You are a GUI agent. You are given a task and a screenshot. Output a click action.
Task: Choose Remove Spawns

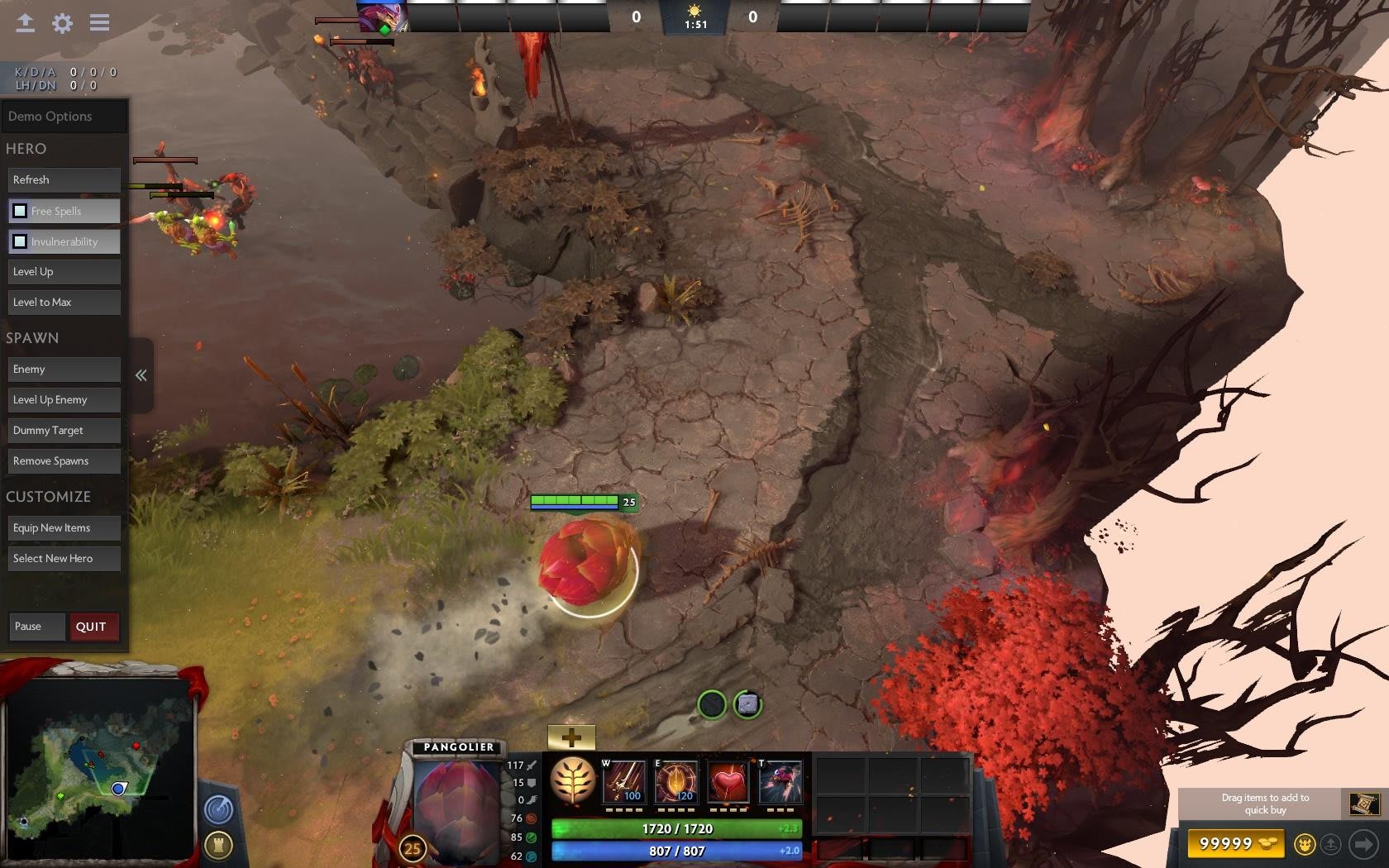point(64,461)
